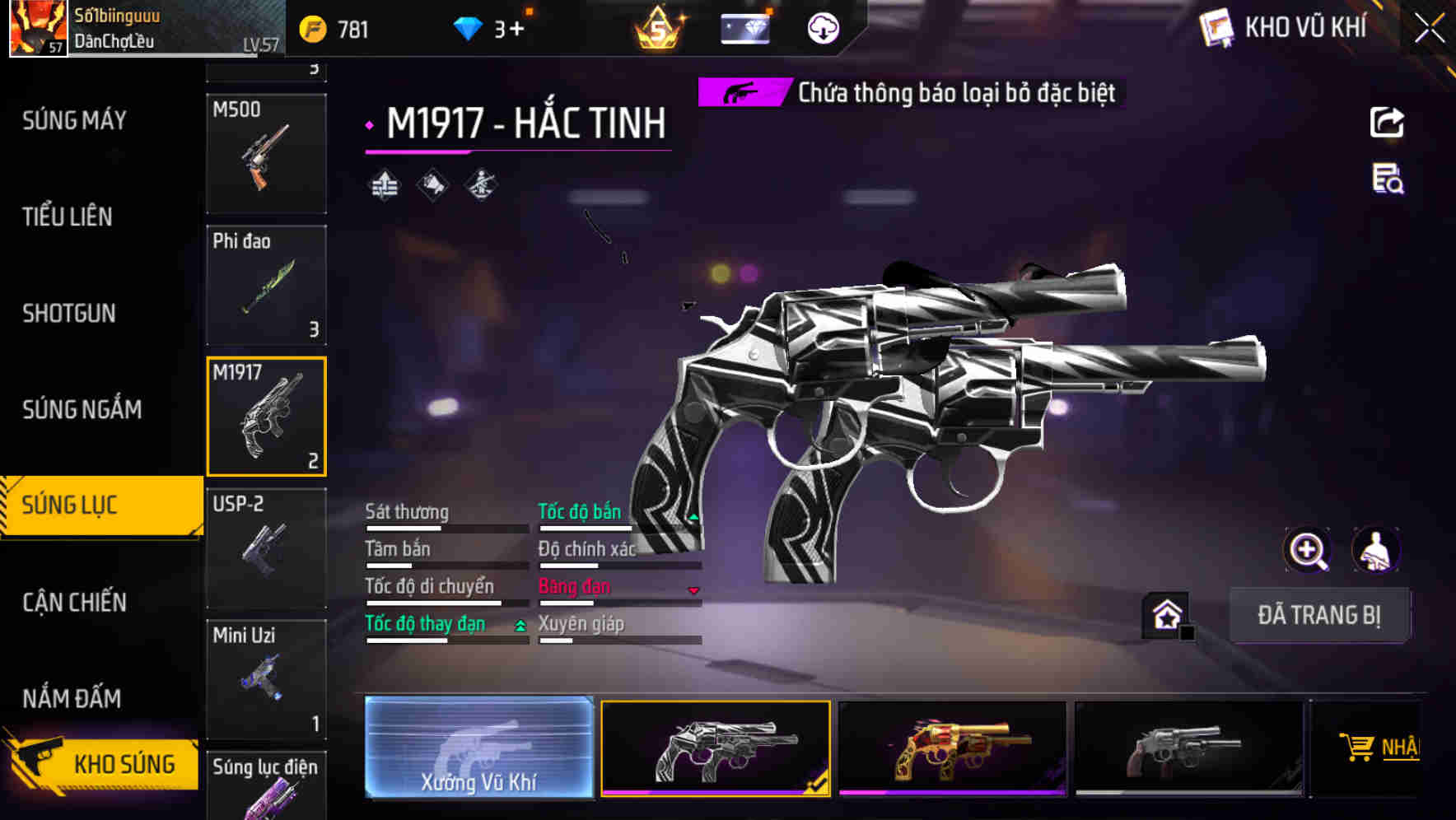Choose the CẬN CHIẾN category

[74, 603]
